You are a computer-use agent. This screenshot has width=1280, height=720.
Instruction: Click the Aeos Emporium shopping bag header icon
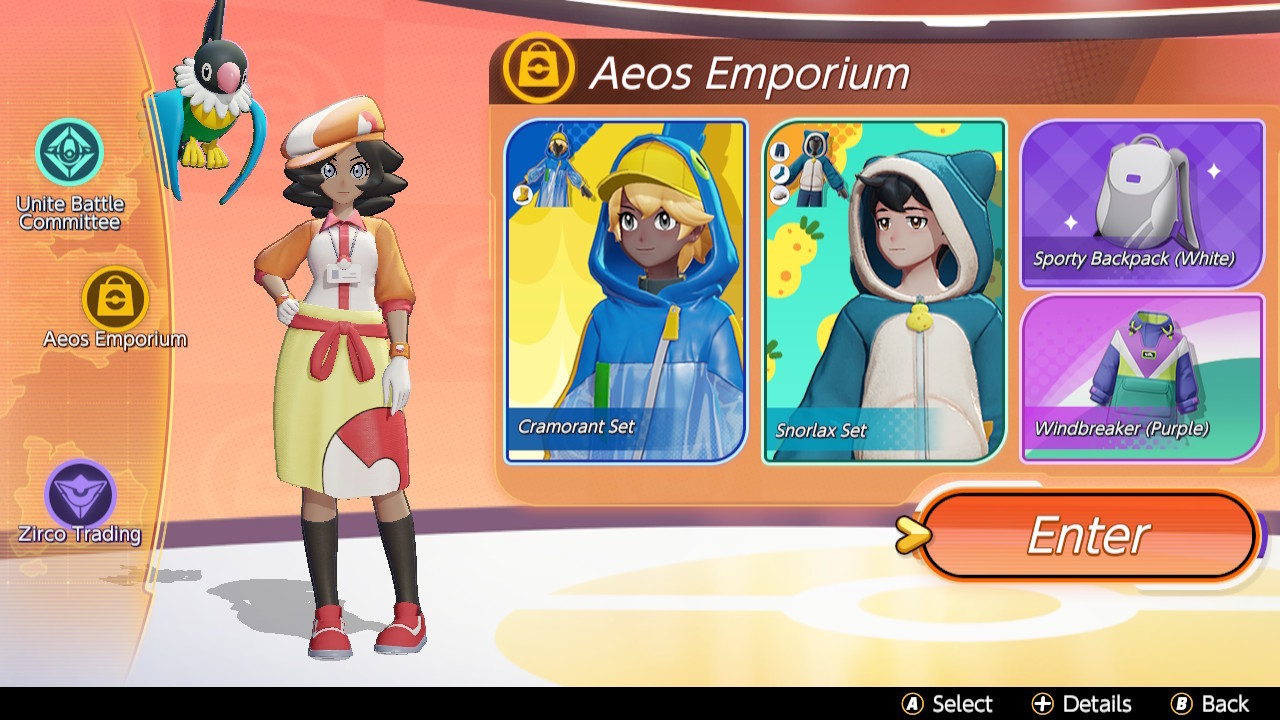[538, 71]
